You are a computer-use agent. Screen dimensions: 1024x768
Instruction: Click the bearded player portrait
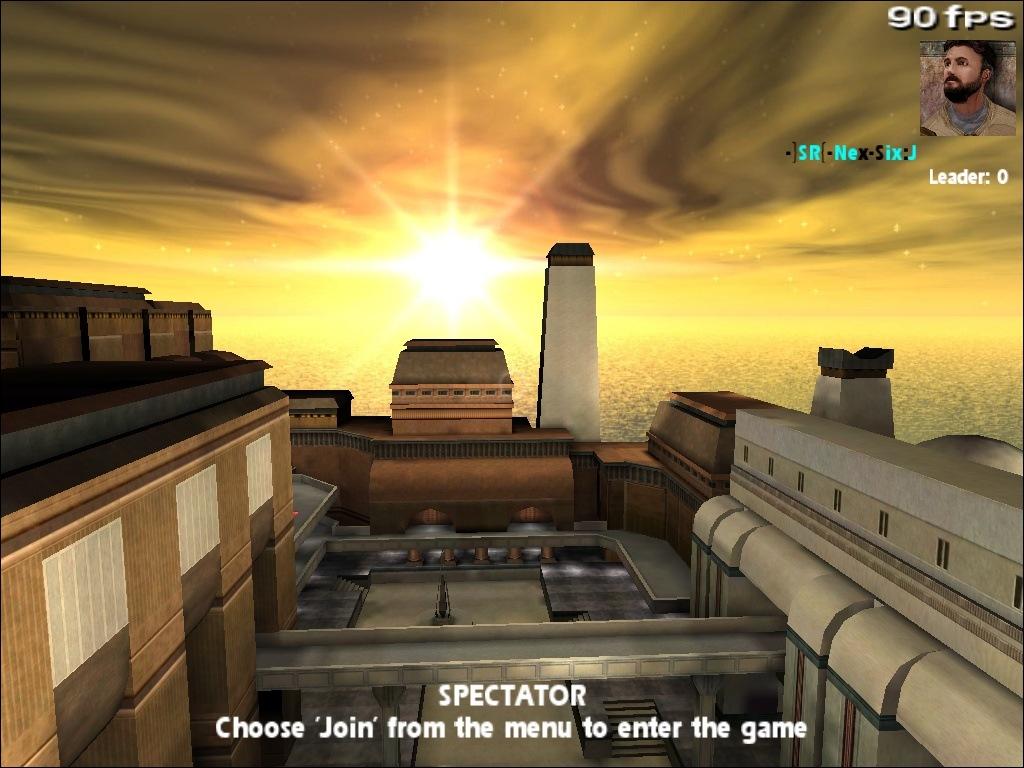pos(967,88)
